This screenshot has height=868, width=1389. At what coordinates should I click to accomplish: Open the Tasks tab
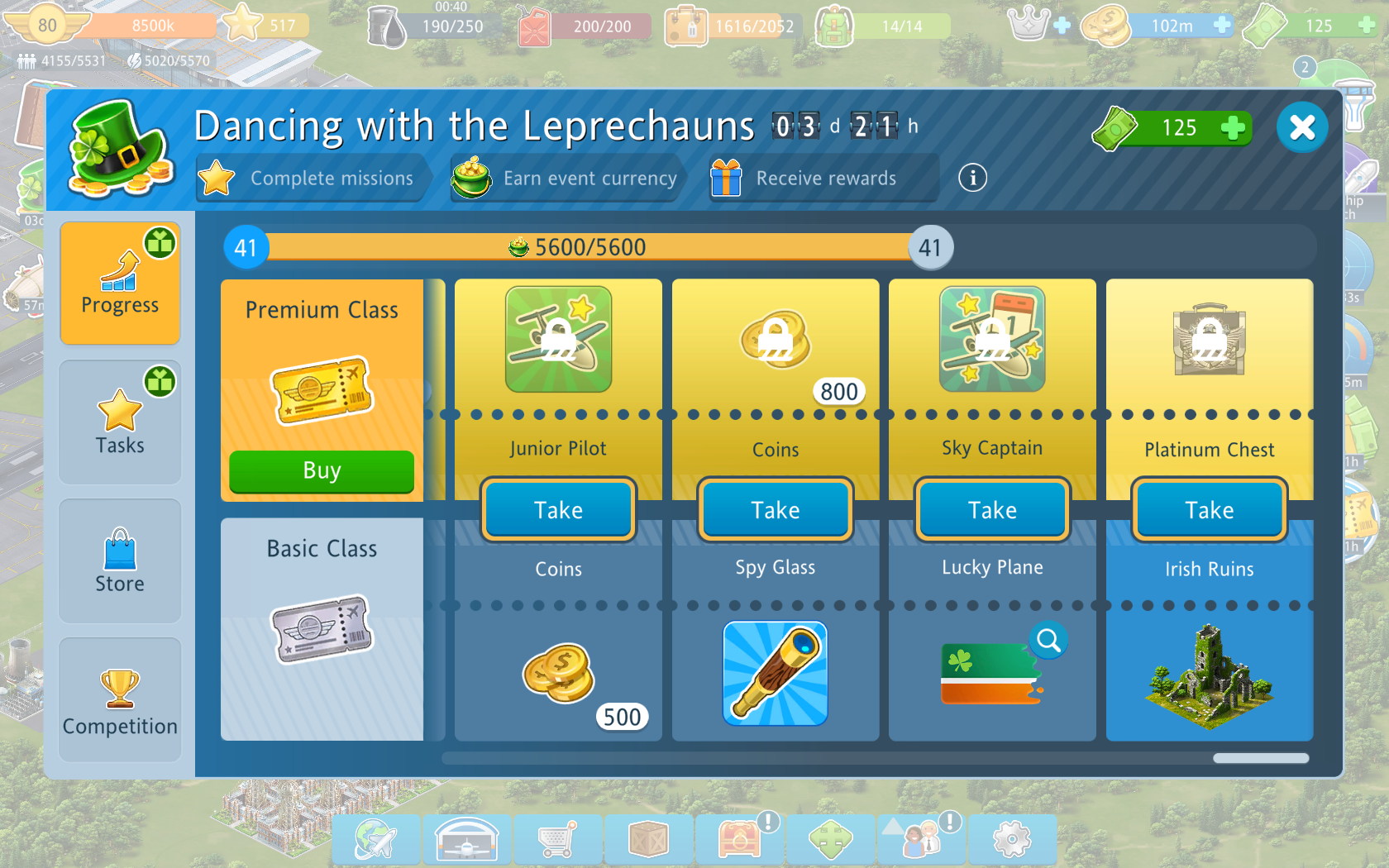(120, 422)
